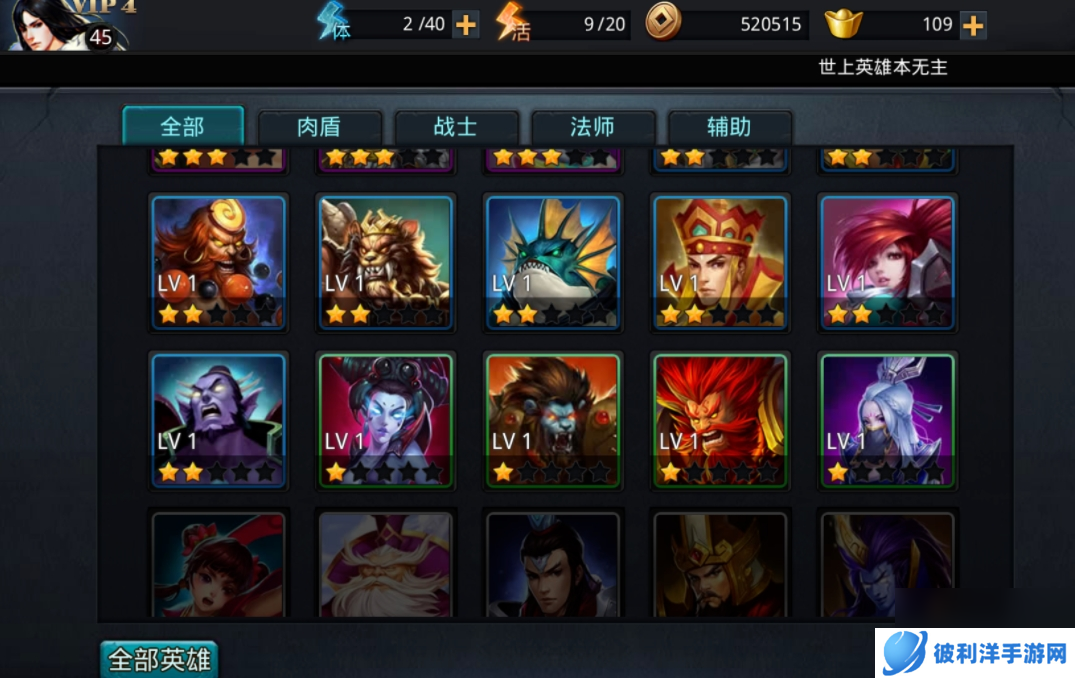Select the red-haired female hero card

coord(887,262)
